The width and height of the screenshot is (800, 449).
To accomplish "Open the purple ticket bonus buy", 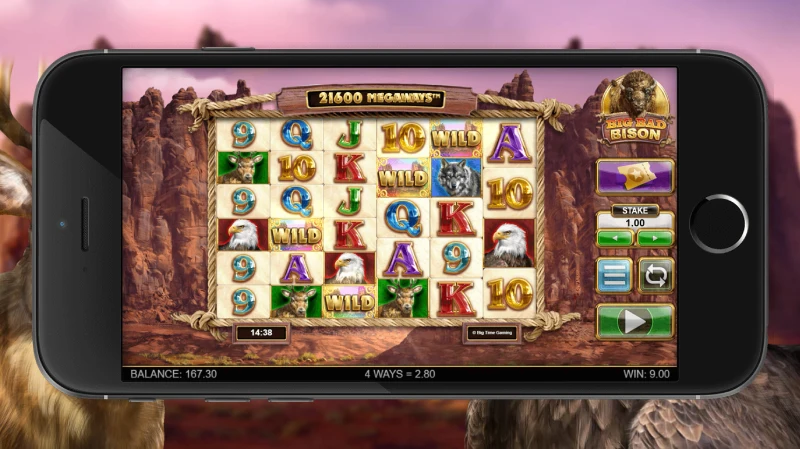I will (x=635, y=177).
